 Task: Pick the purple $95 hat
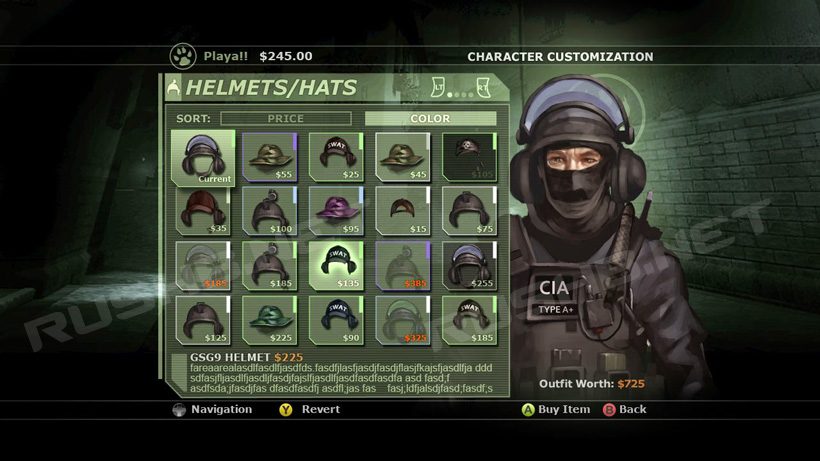[x=335, y=210]
